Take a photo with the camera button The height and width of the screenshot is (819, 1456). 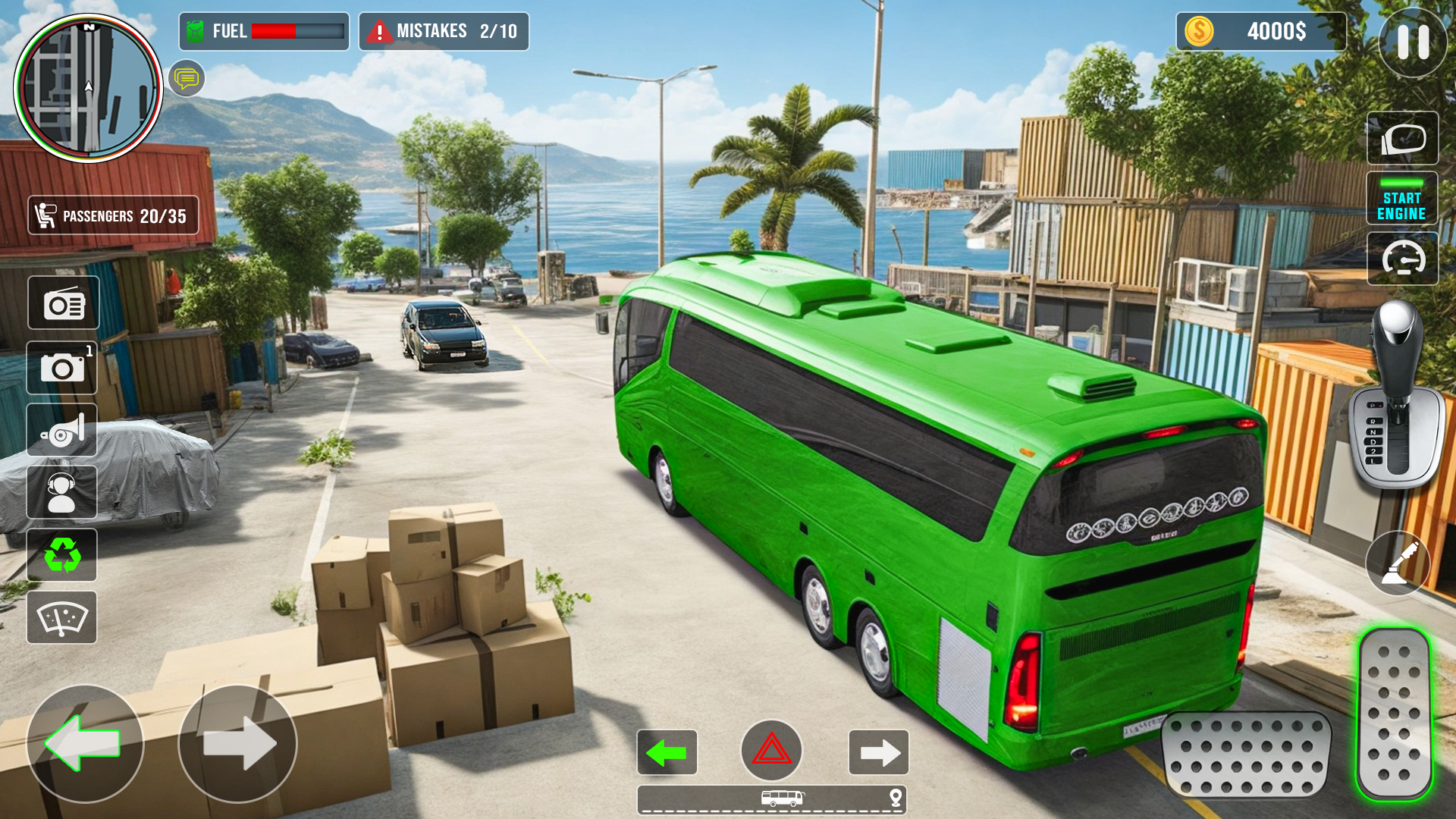(x=62, y=368)
